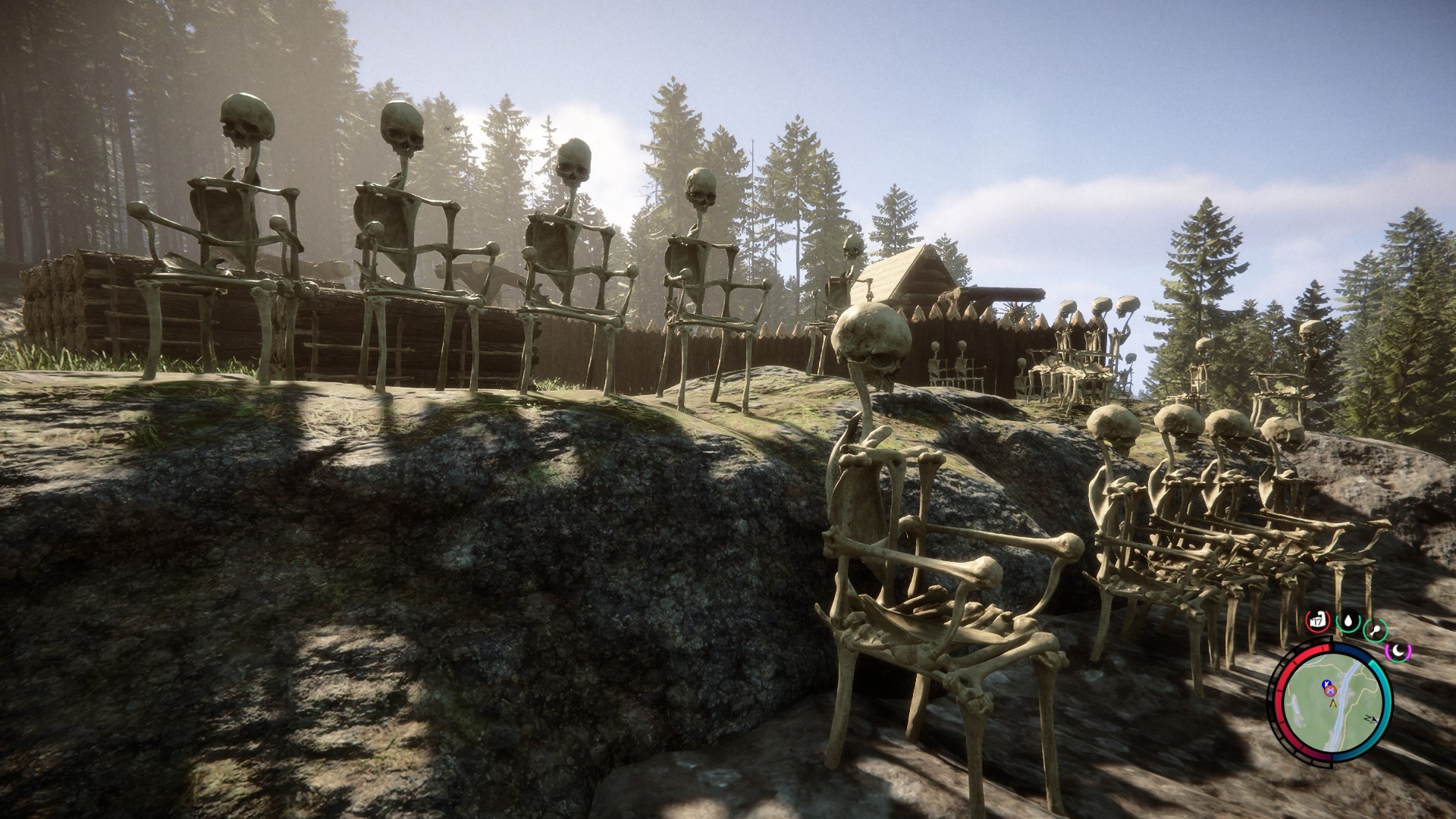Select the water drop thirst icon
This screenshot has height=819, width=1456.
[x=1348, y=623]
